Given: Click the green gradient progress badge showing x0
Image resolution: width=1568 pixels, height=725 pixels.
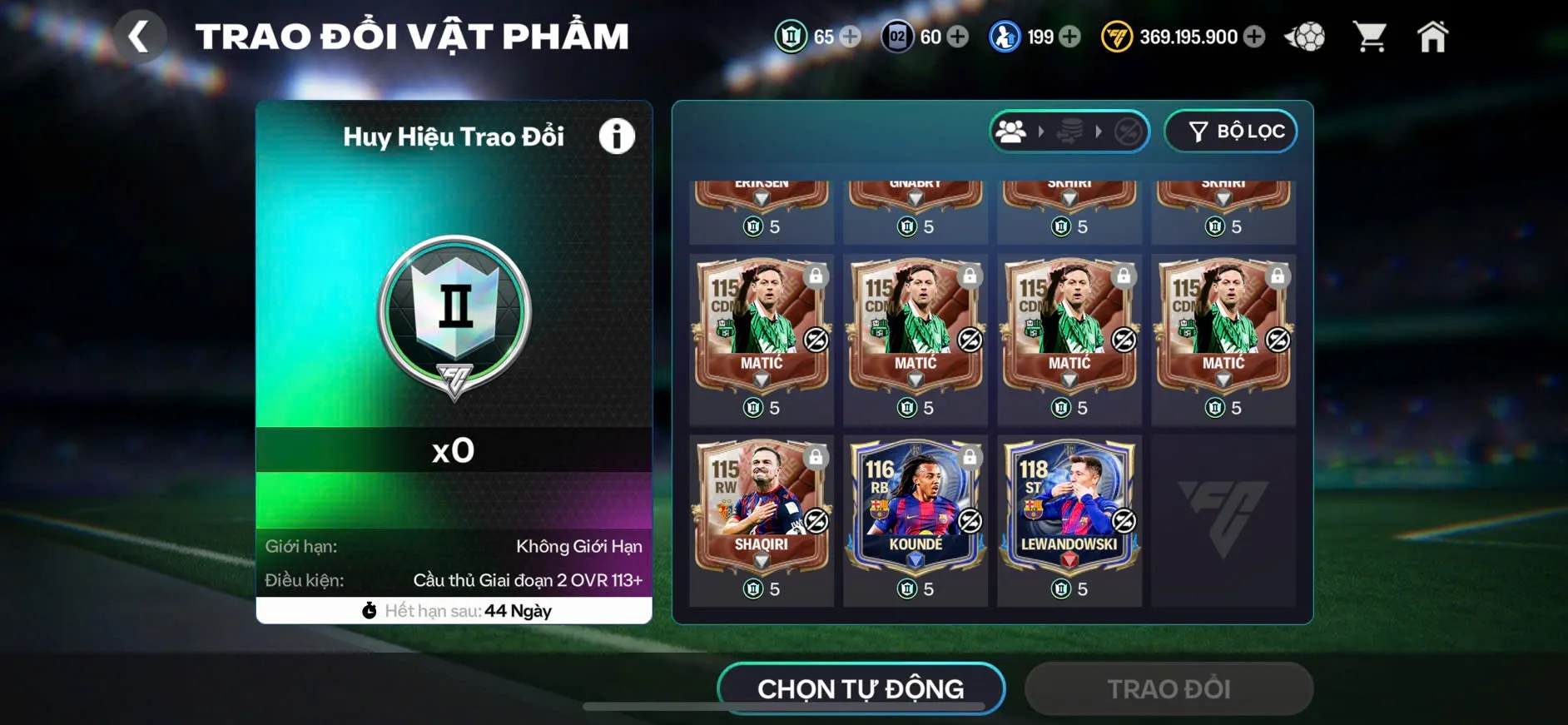Looking at the screenshot, I should [454, 451].
